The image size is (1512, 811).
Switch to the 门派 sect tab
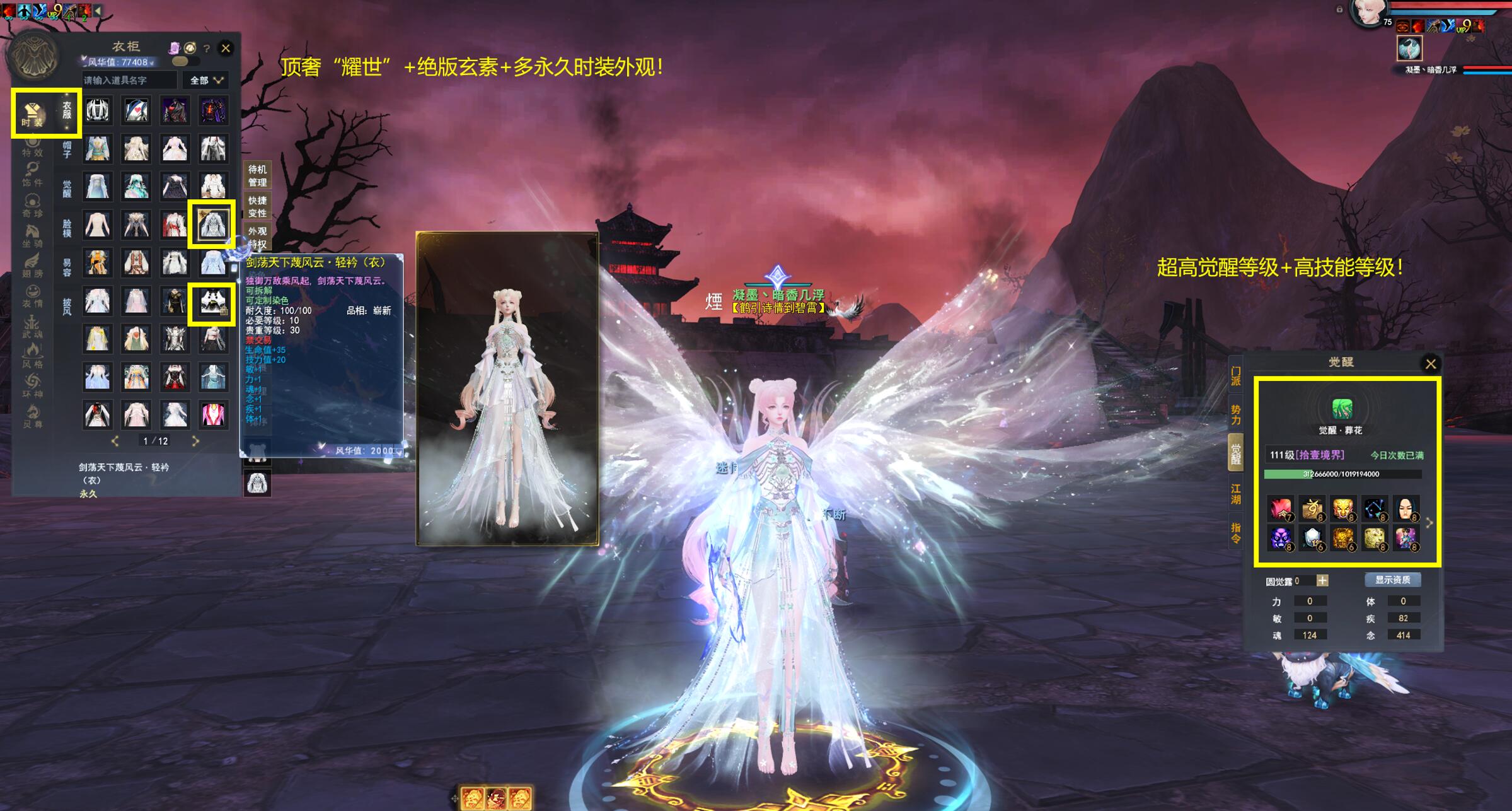[1235, 376]
